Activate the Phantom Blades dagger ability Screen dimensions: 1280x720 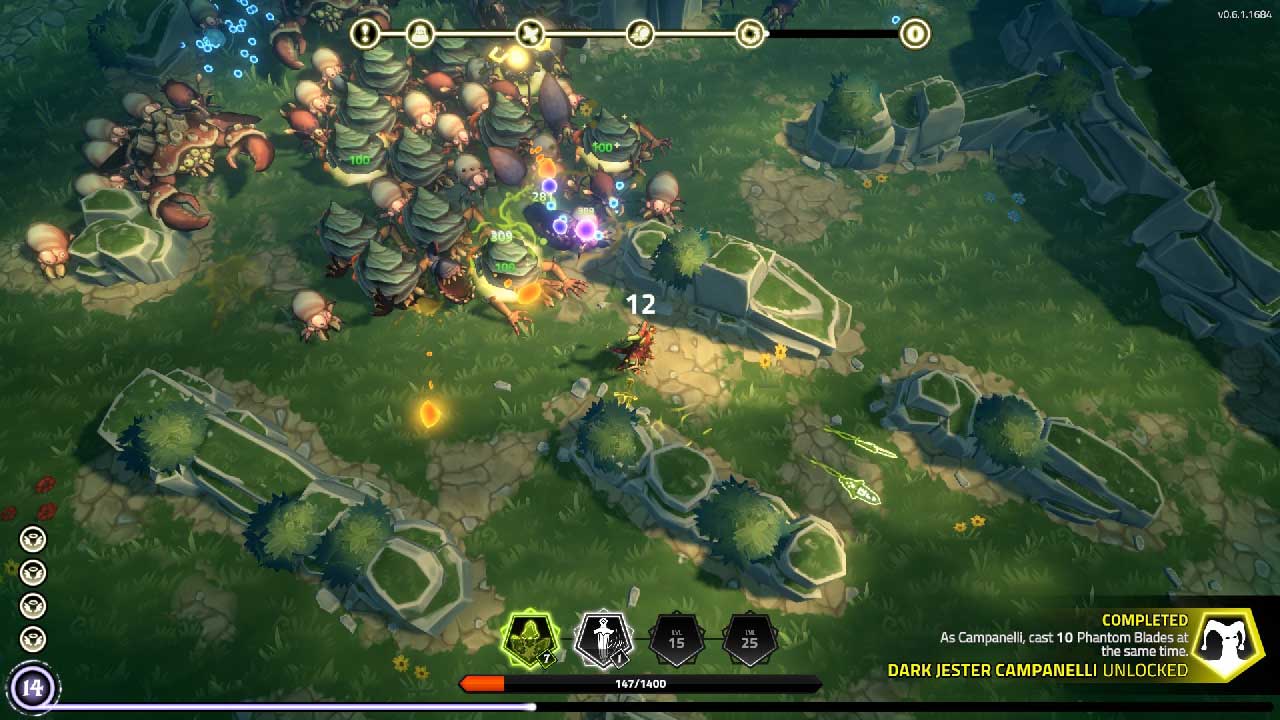coord(603,639)
